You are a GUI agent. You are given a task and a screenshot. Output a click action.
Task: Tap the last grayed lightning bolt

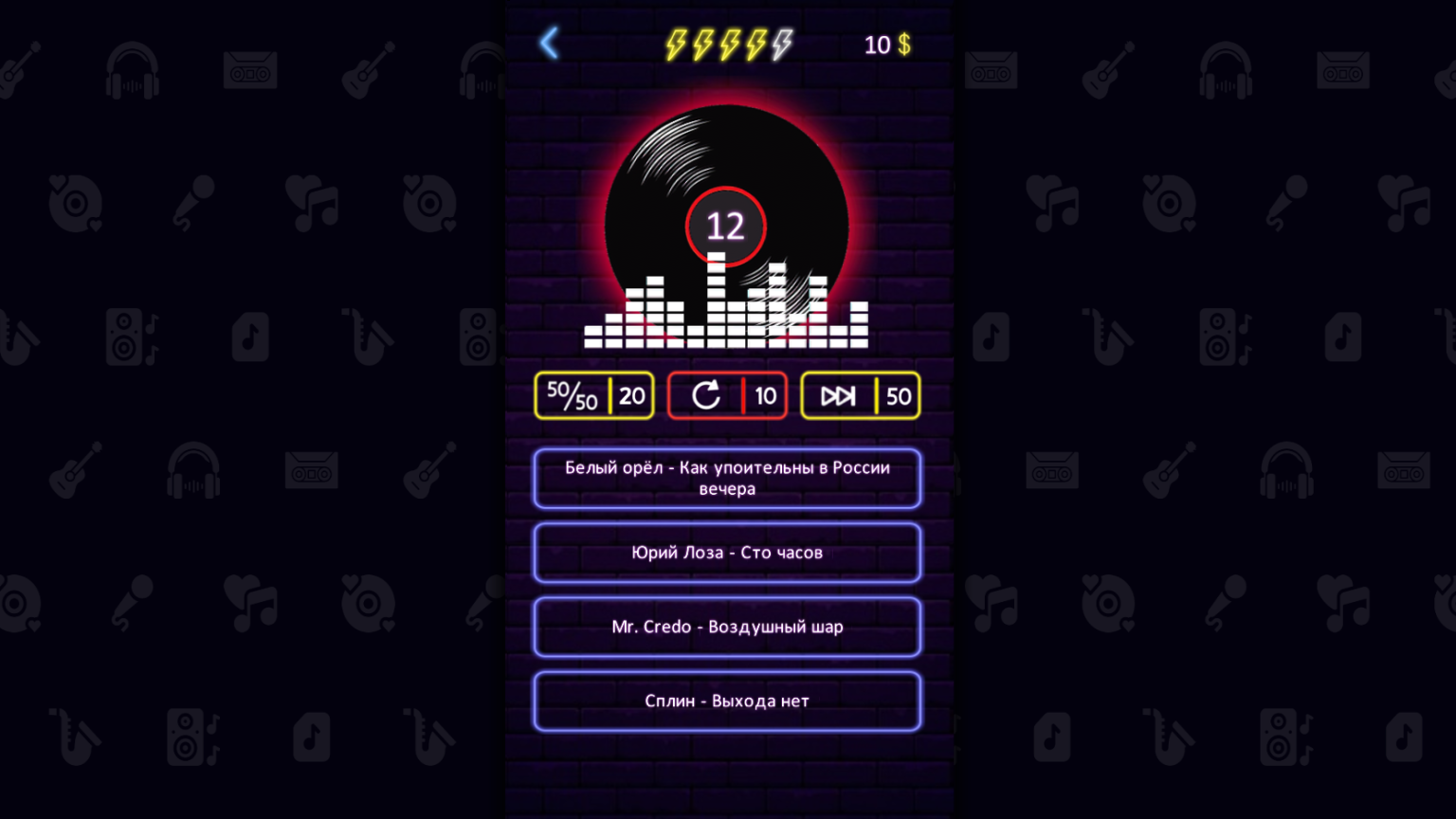coord(780,43)
